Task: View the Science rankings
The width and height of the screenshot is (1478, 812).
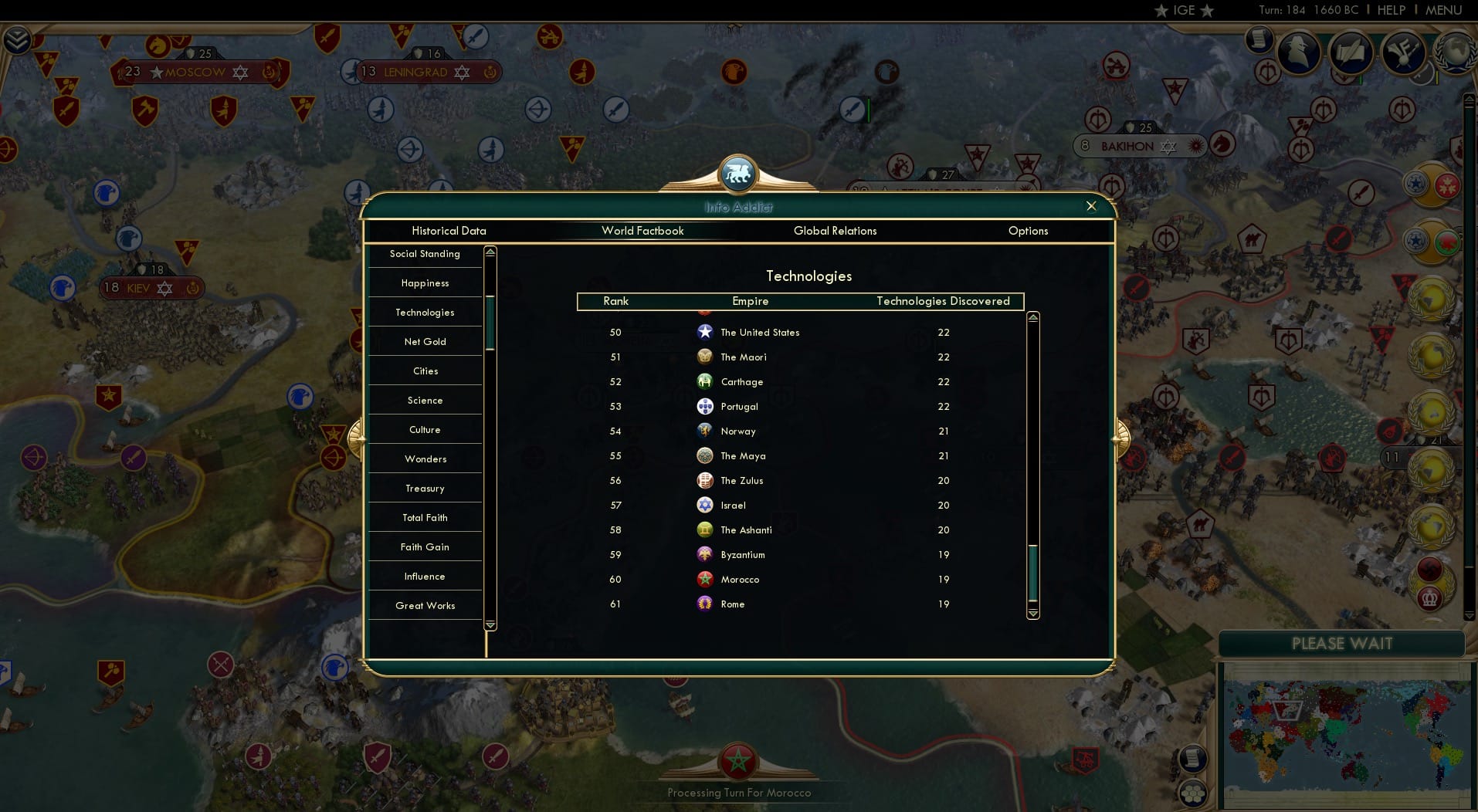Action: [424, 400]
